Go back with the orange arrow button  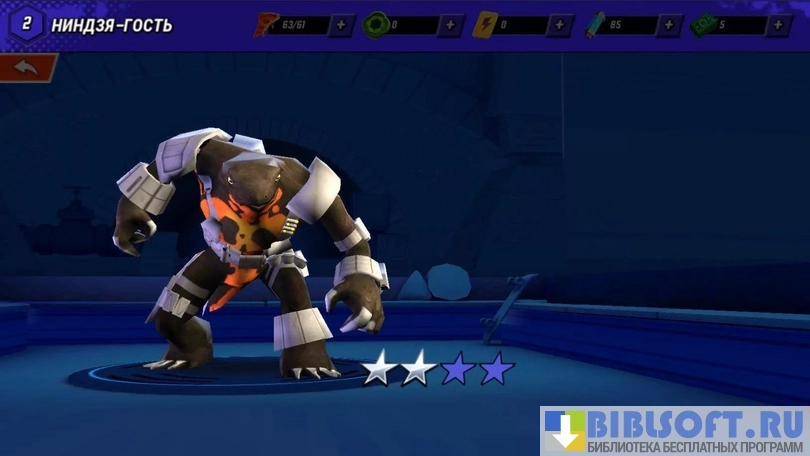tap(26, 68)
